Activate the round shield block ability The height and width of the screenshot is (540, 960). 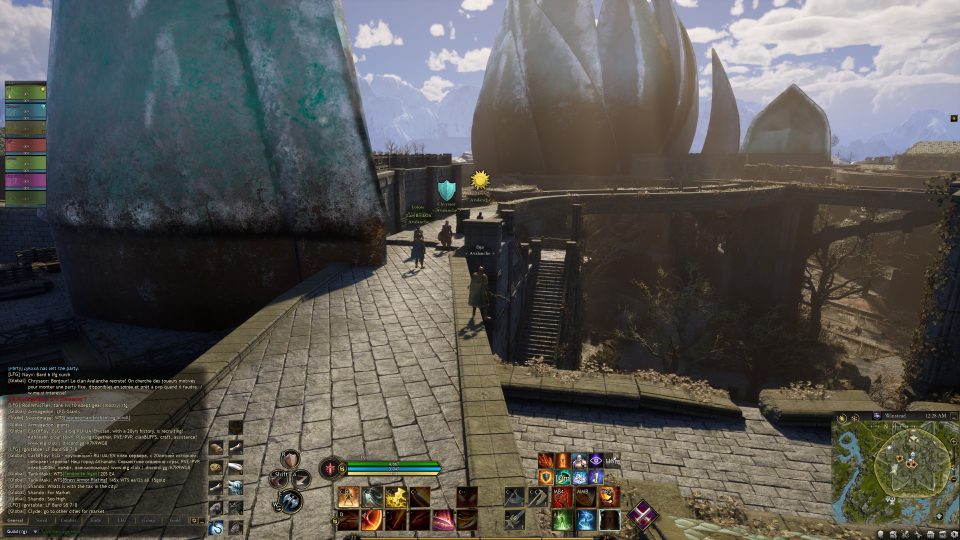(290, 460)
